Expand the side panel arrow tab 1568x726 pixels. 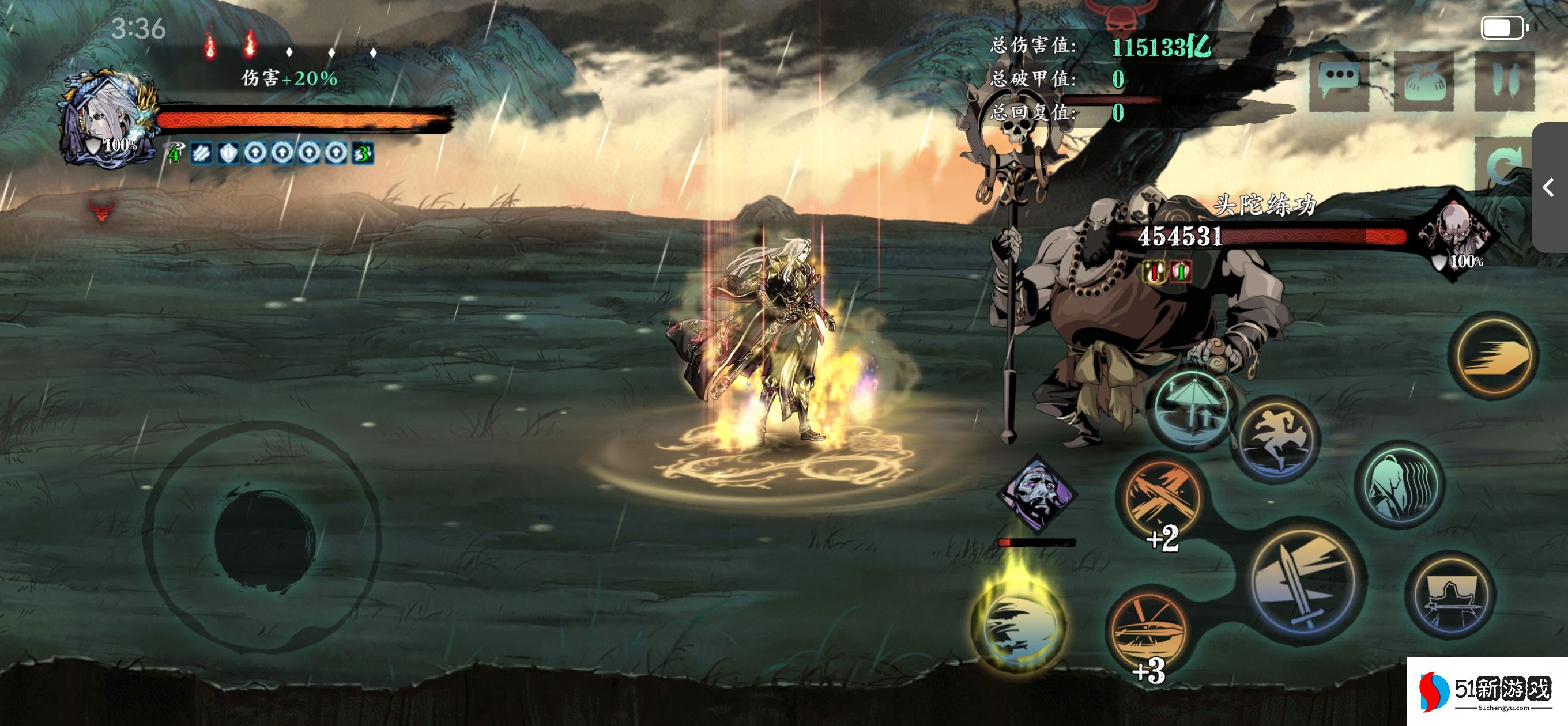[x=1549, y=187]
